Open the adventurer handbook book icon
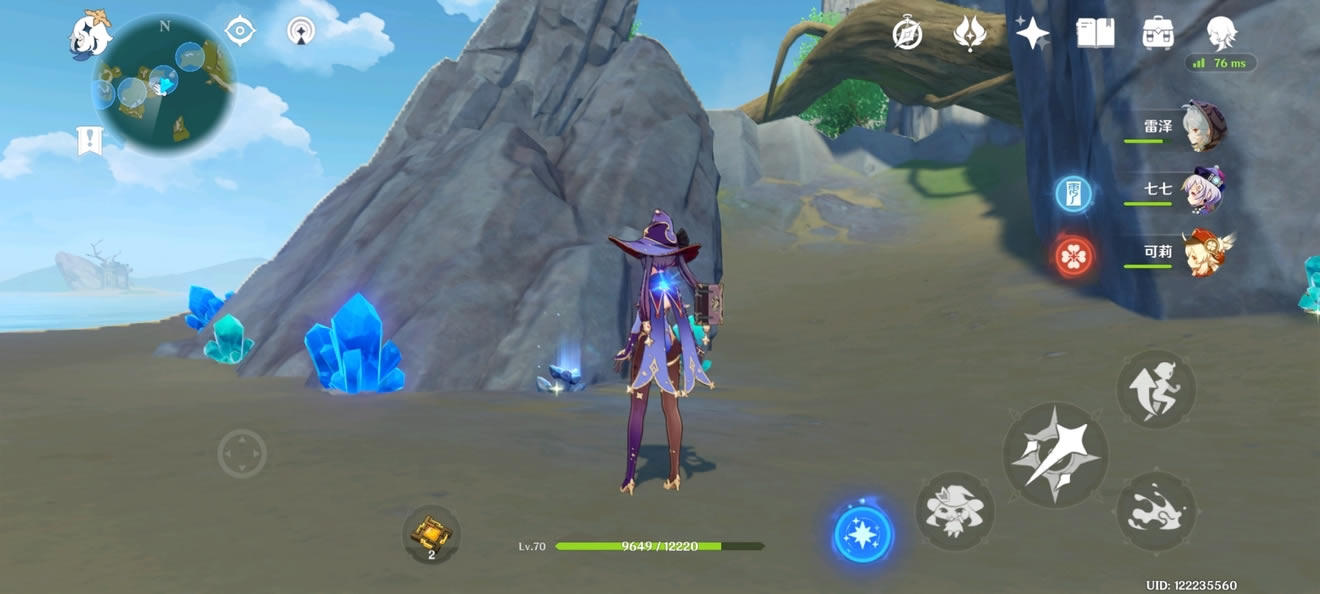 1095,33
